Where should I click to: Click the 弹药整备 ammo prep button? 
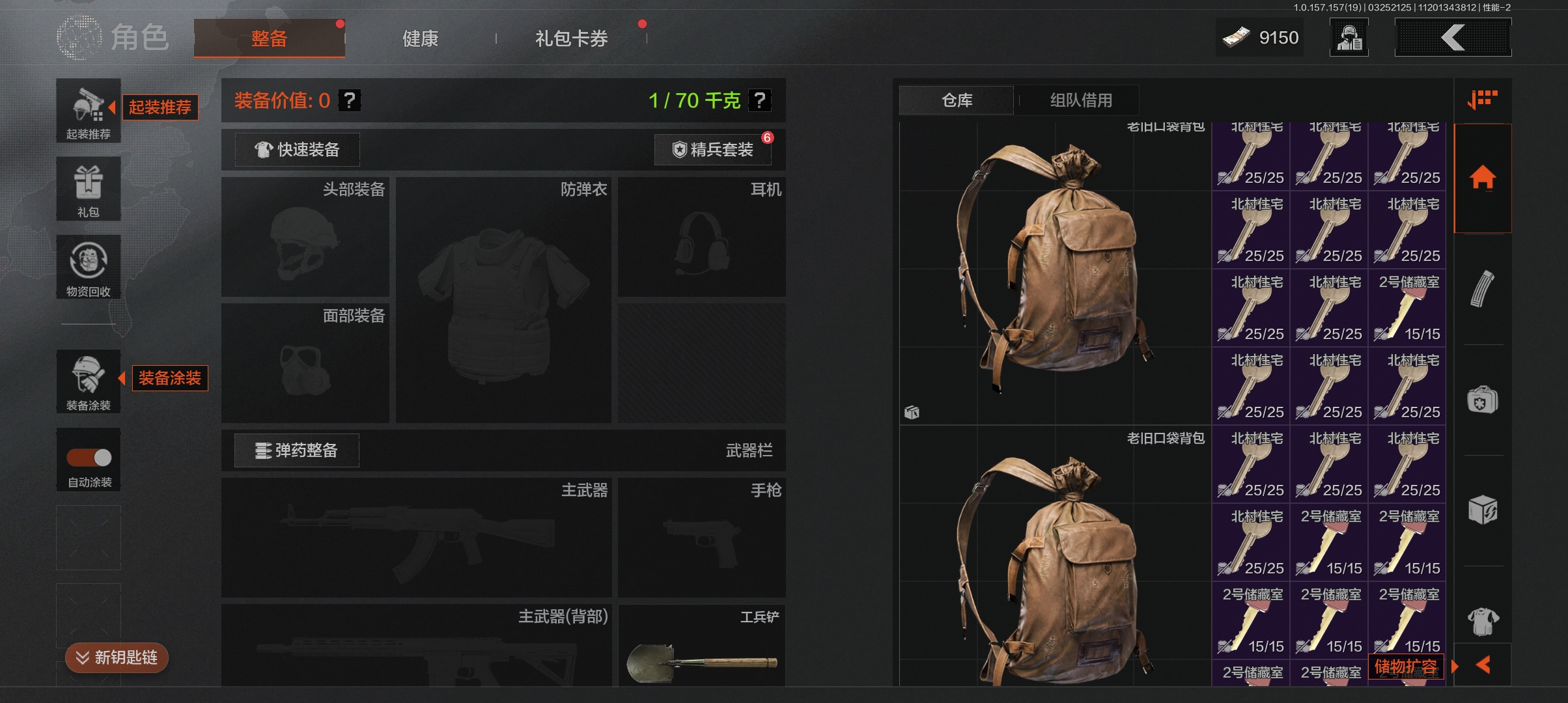(297, 450)
